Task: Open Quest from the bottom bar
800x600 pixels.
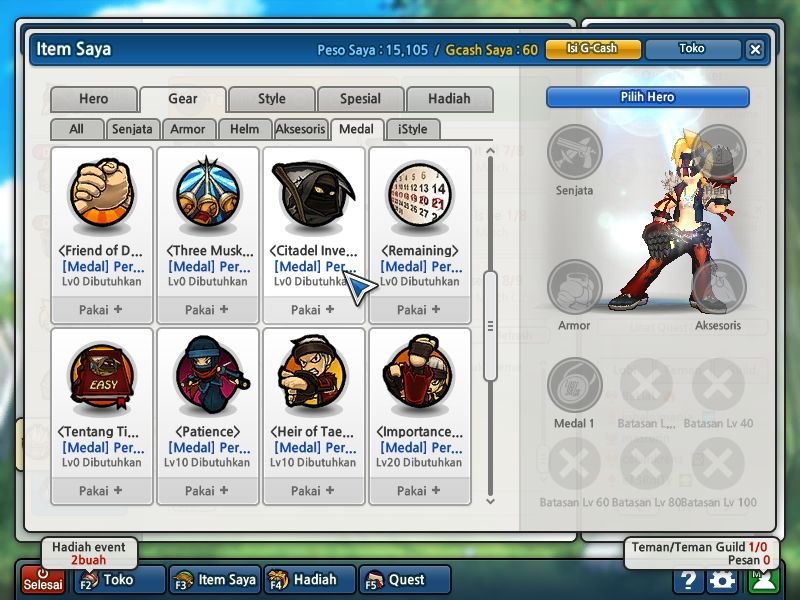Action: [x=399, y=579]
